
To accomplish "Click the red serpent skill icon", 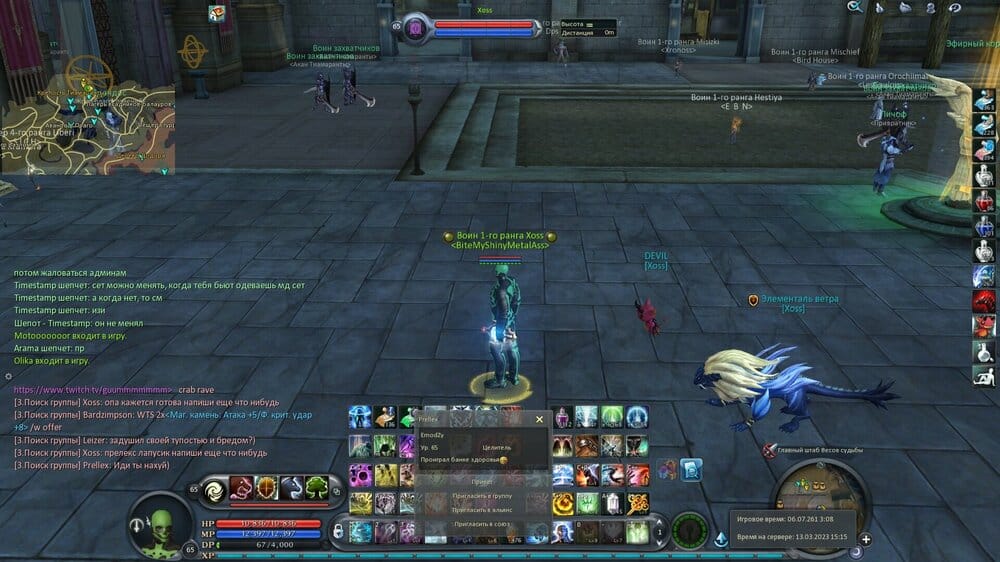I will (x=241, y=489).
